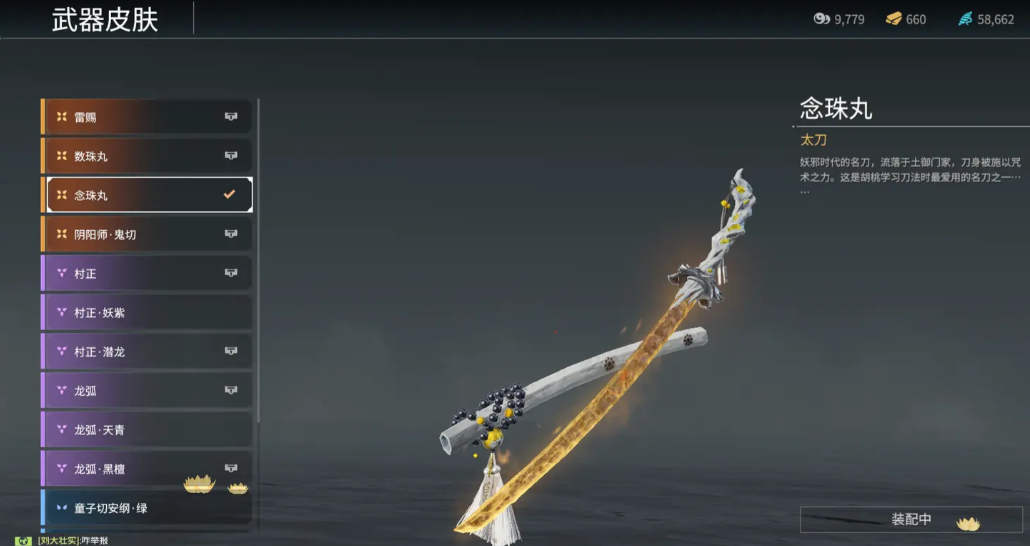
Task: Pick the 龙弧 weapon skin
Action: (x=146, y=391)
